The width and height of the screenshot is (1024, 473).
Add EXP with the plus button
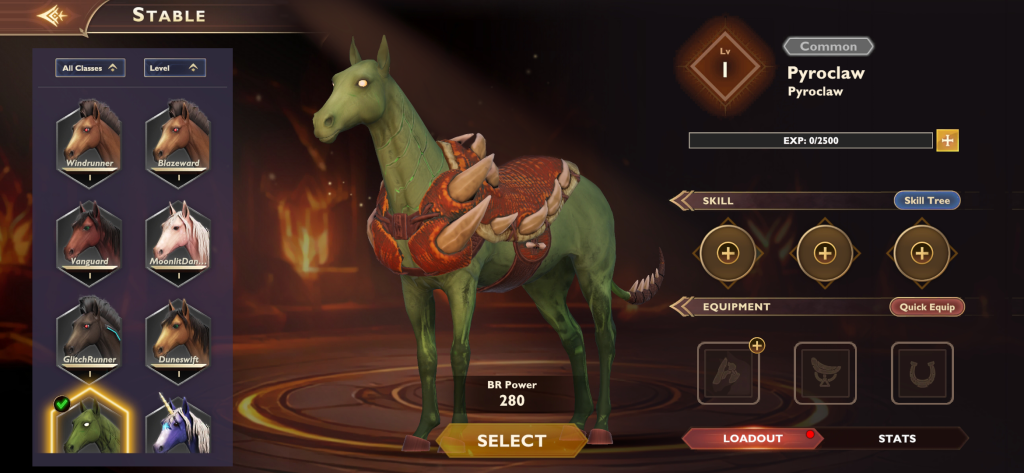pyautogui.click(x=947, y=140)
